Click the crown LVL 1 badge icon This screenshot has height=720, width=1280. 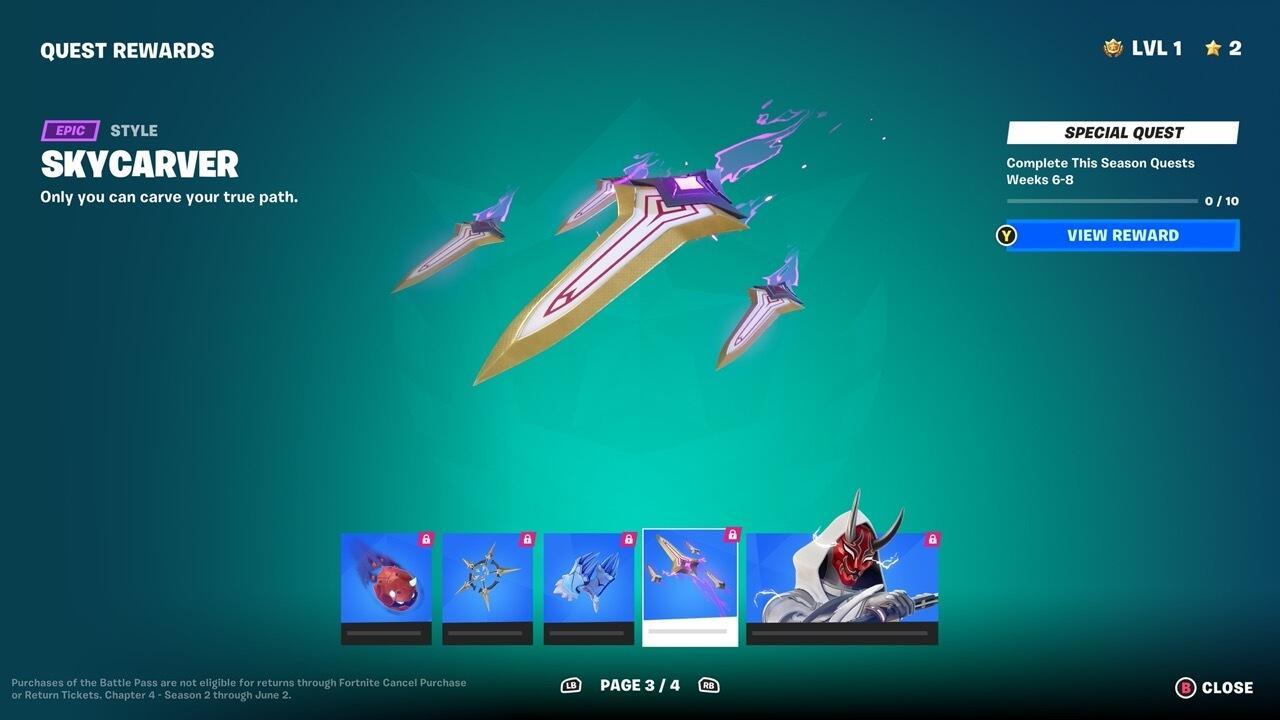click(x=1113, y=47)
